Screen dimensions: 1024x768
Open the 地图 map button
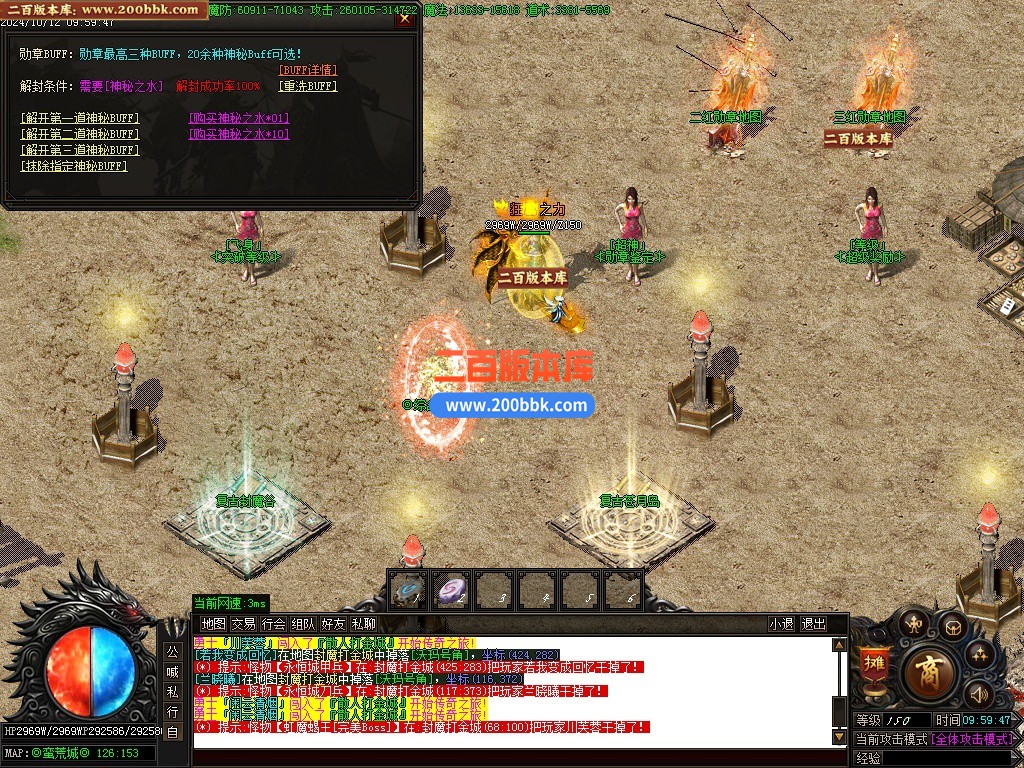[213, 624]
